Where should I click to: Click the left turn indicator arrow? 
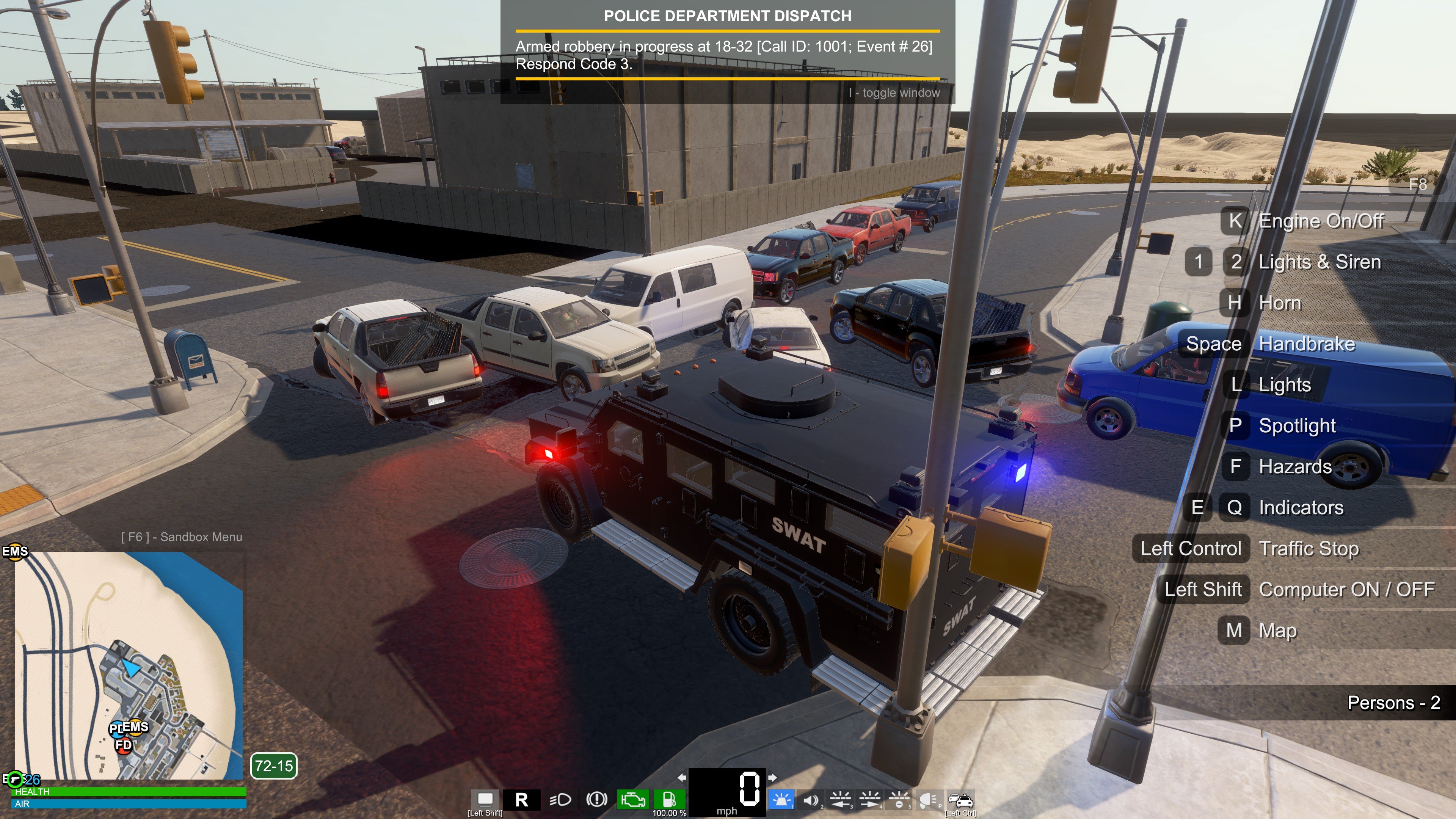pos(682,777)
